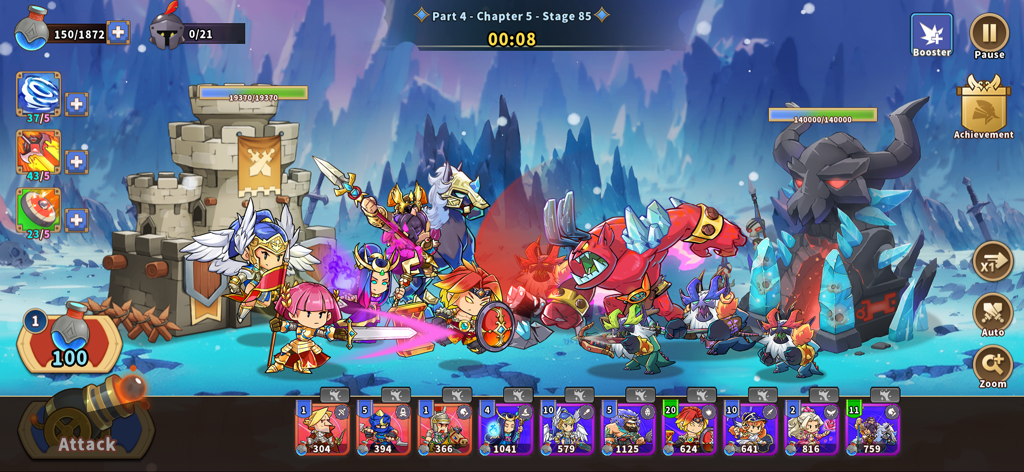Fire the cannon with Attack button

[85, 428]
